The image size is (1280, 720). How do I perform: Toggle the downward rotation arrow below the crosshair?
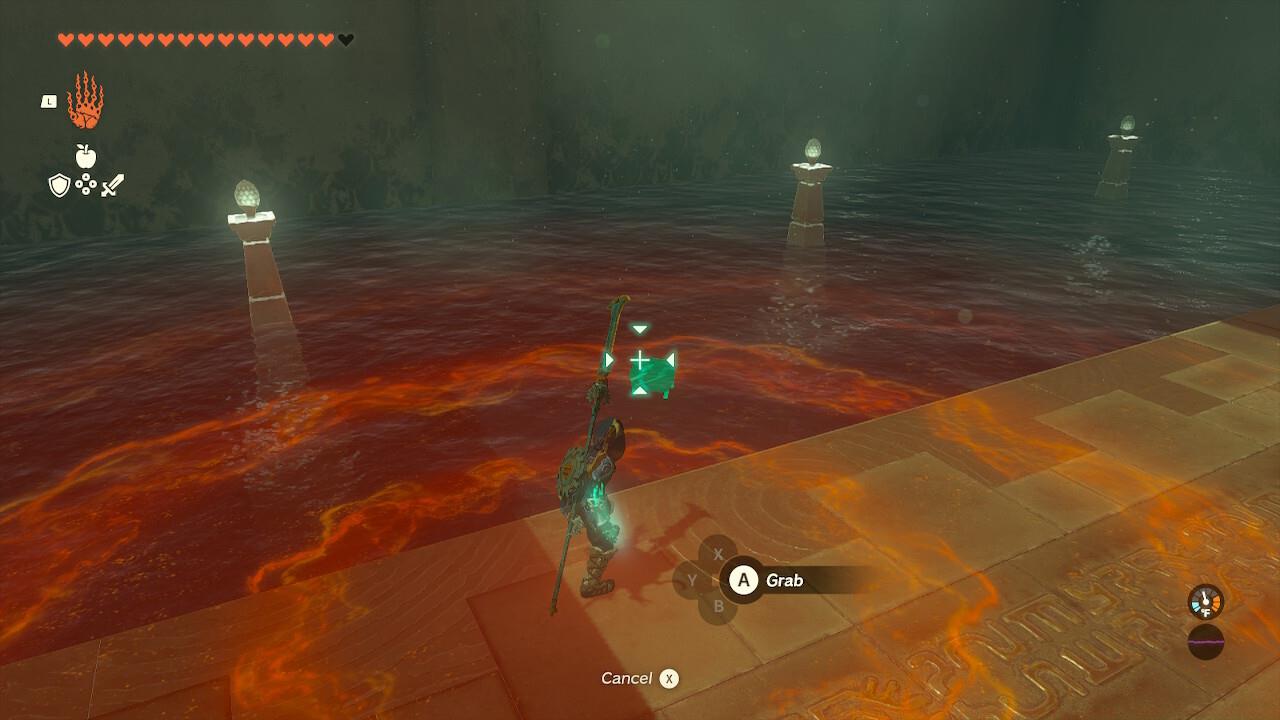[x=639, y=391]
